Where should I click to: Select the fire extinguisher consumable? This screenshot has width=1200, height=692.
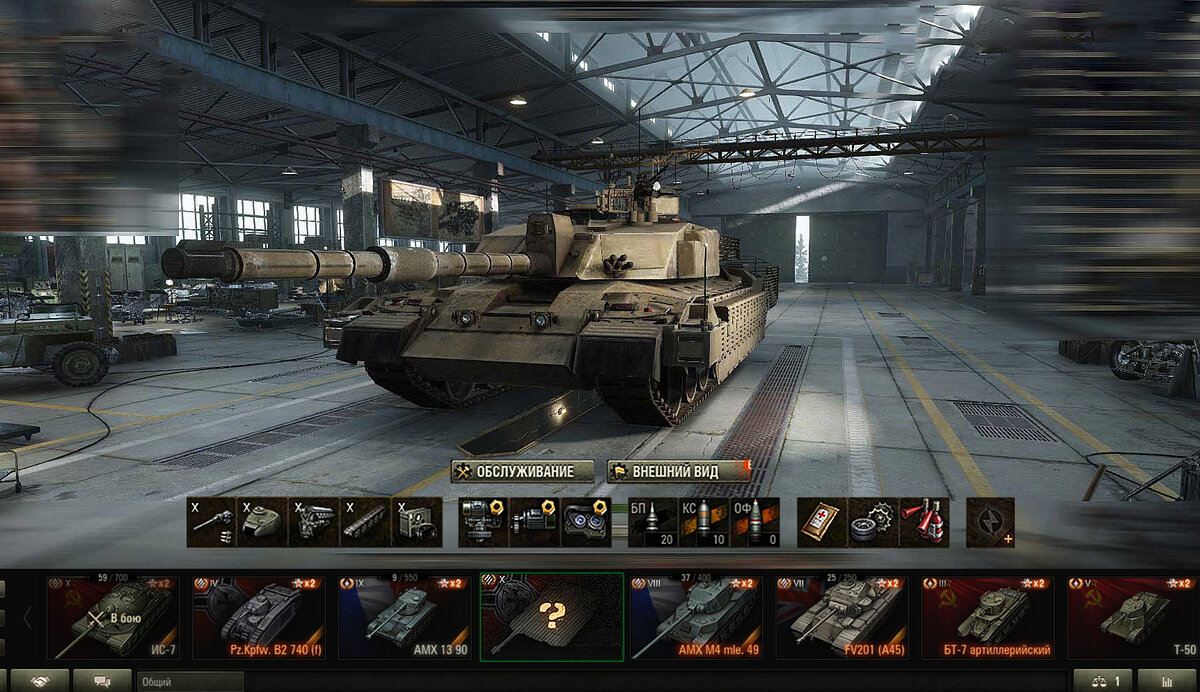[x=924, y=522]
